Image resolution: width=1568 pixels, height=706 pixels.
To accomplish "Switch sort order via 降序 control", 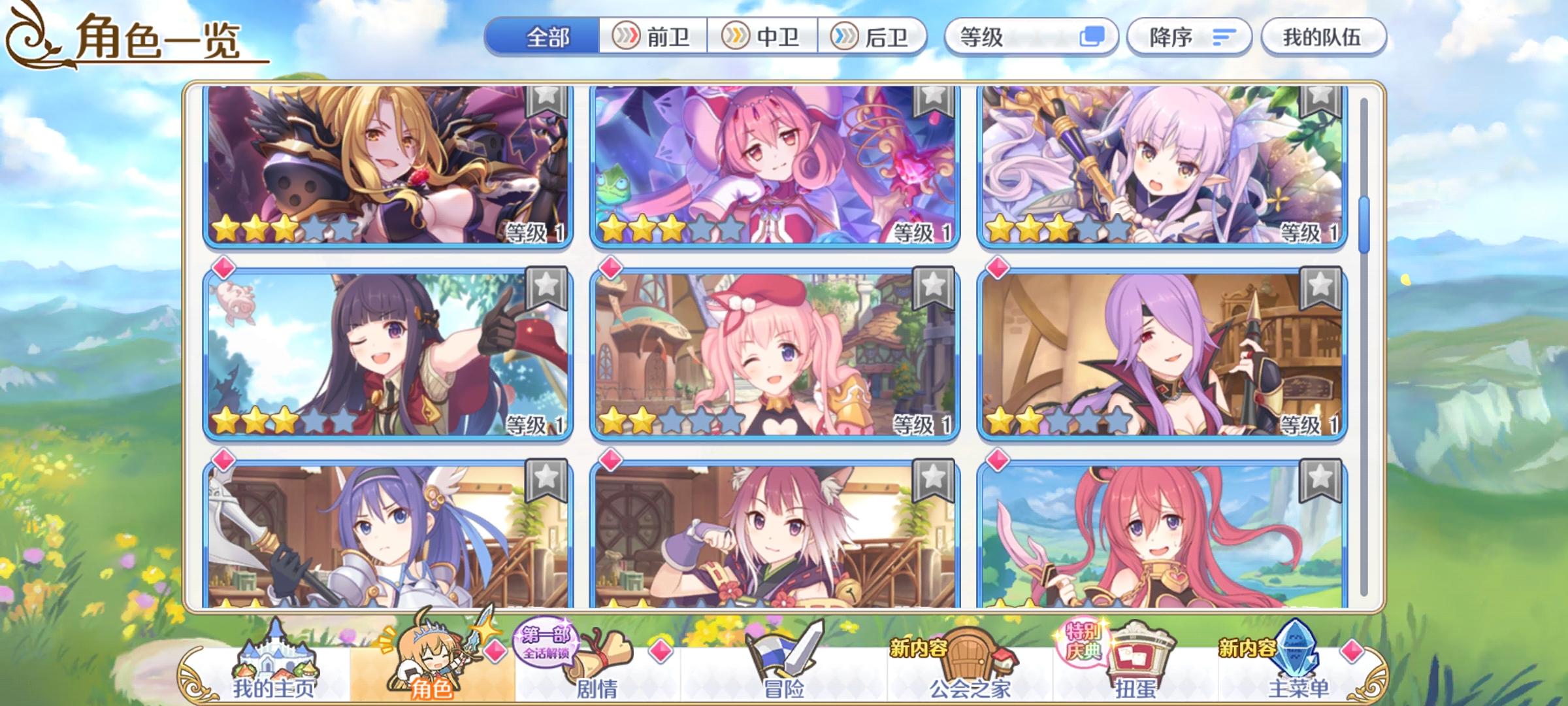I will click(1189, 37).
